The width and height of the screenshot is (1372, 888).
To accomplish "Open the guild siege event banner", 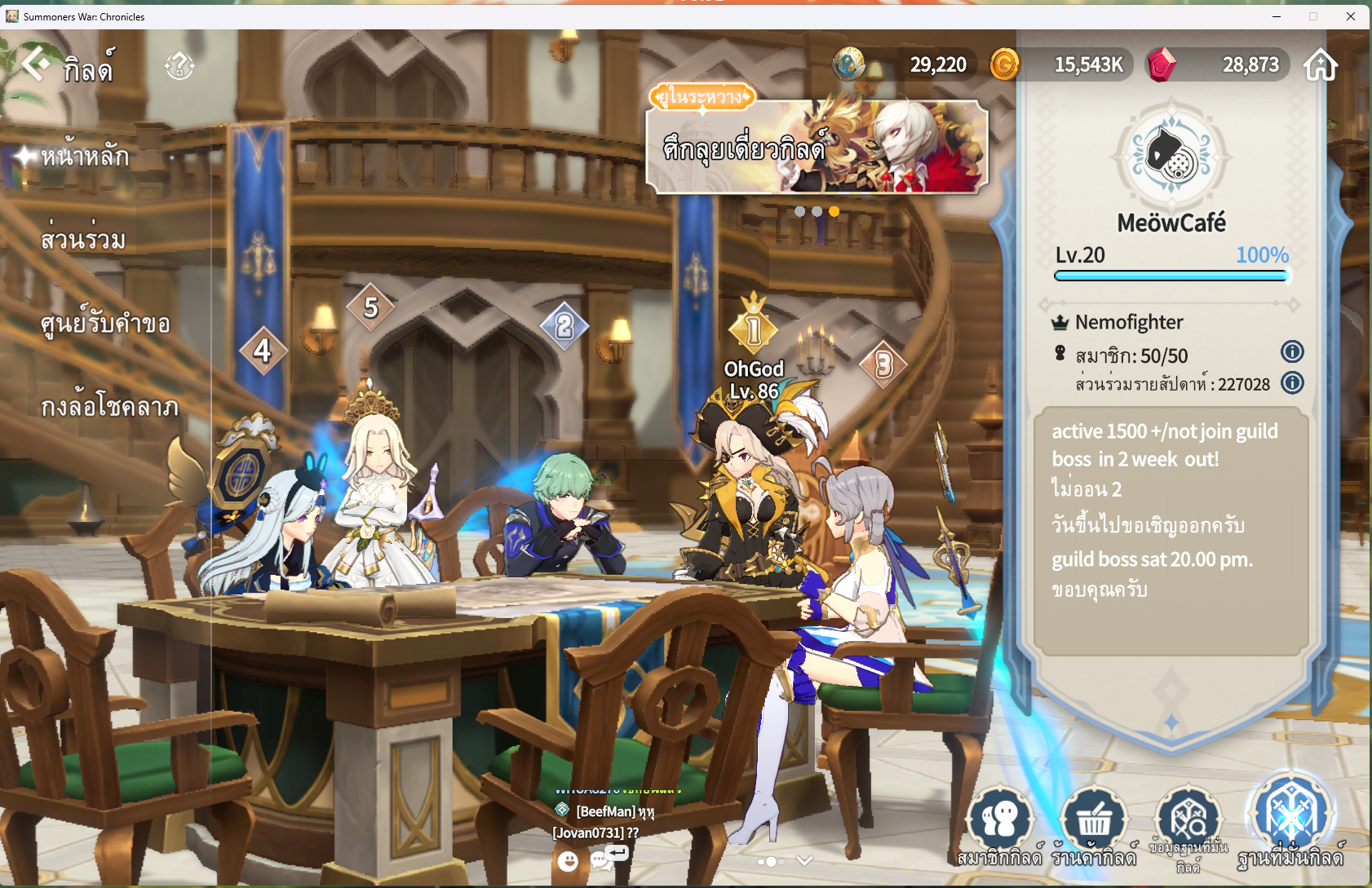I will (x=817, y=147).
